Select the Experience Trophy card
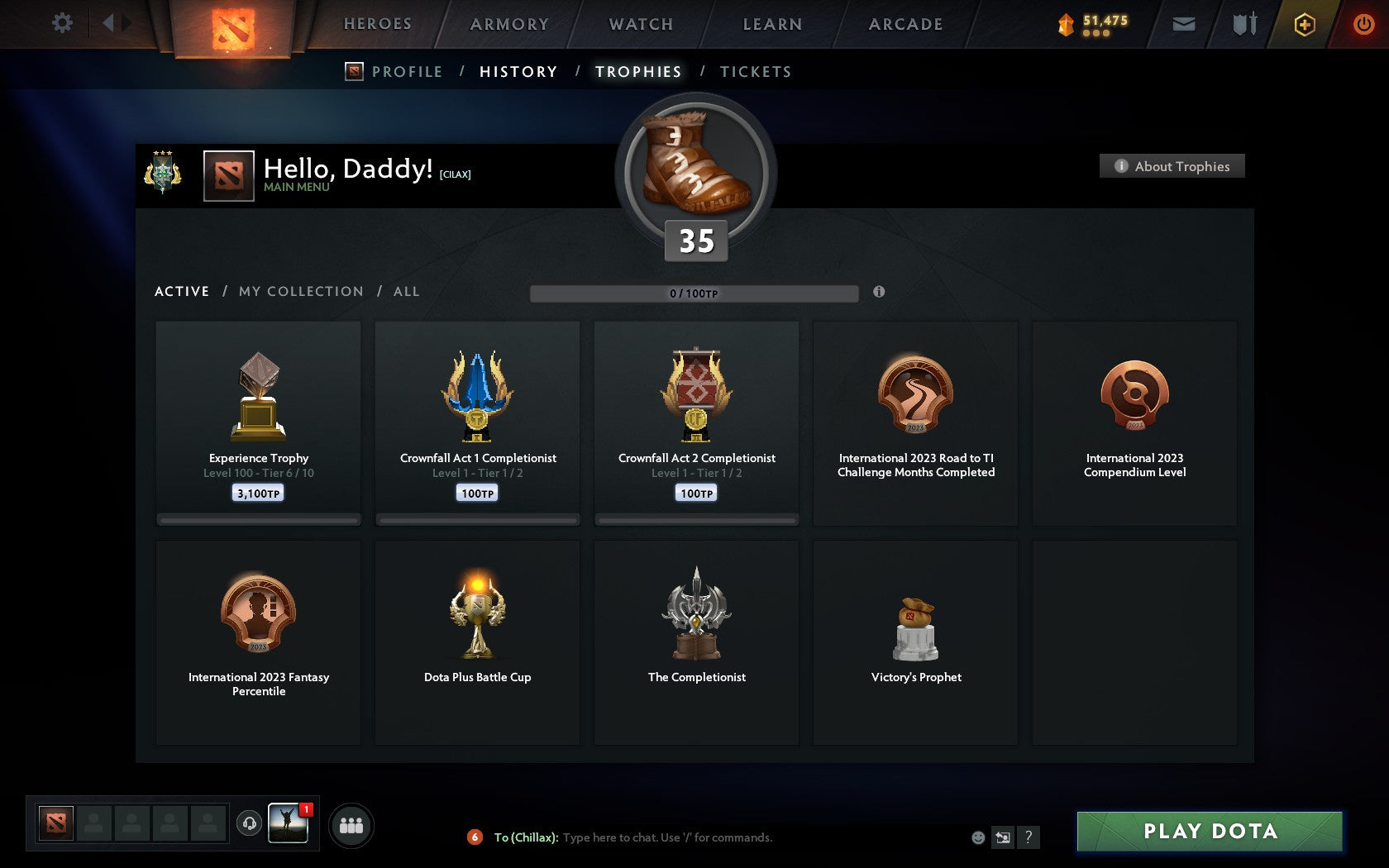1389x868 pixels. (x=258, y=422)
